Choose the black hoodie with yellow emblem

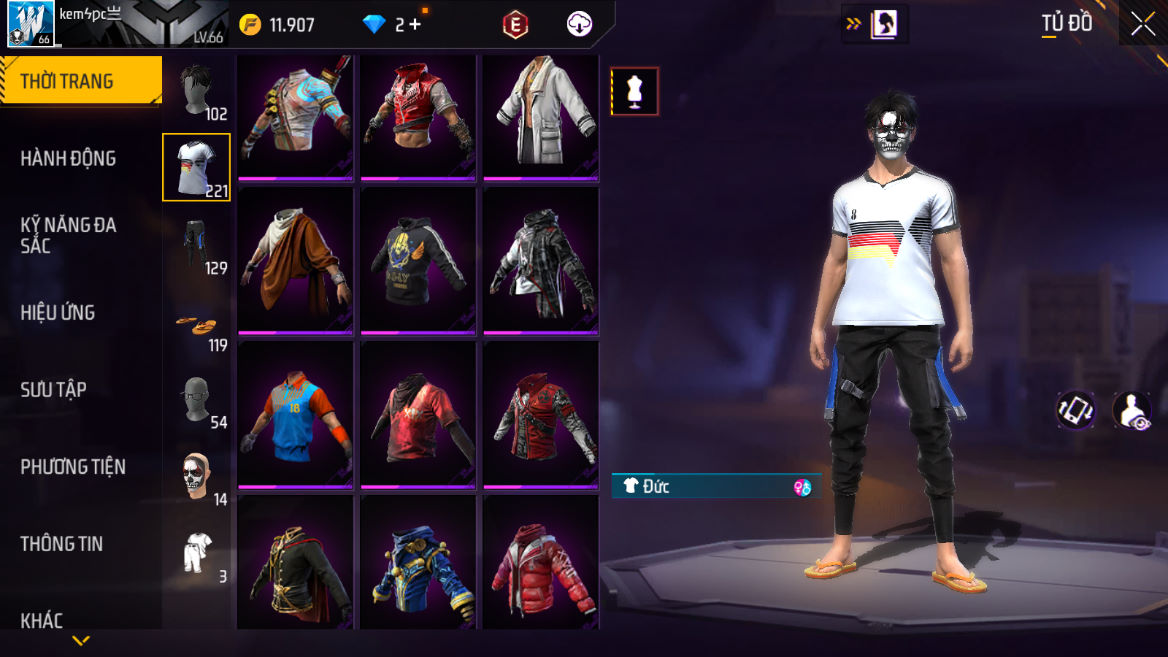tap(418, 260)
